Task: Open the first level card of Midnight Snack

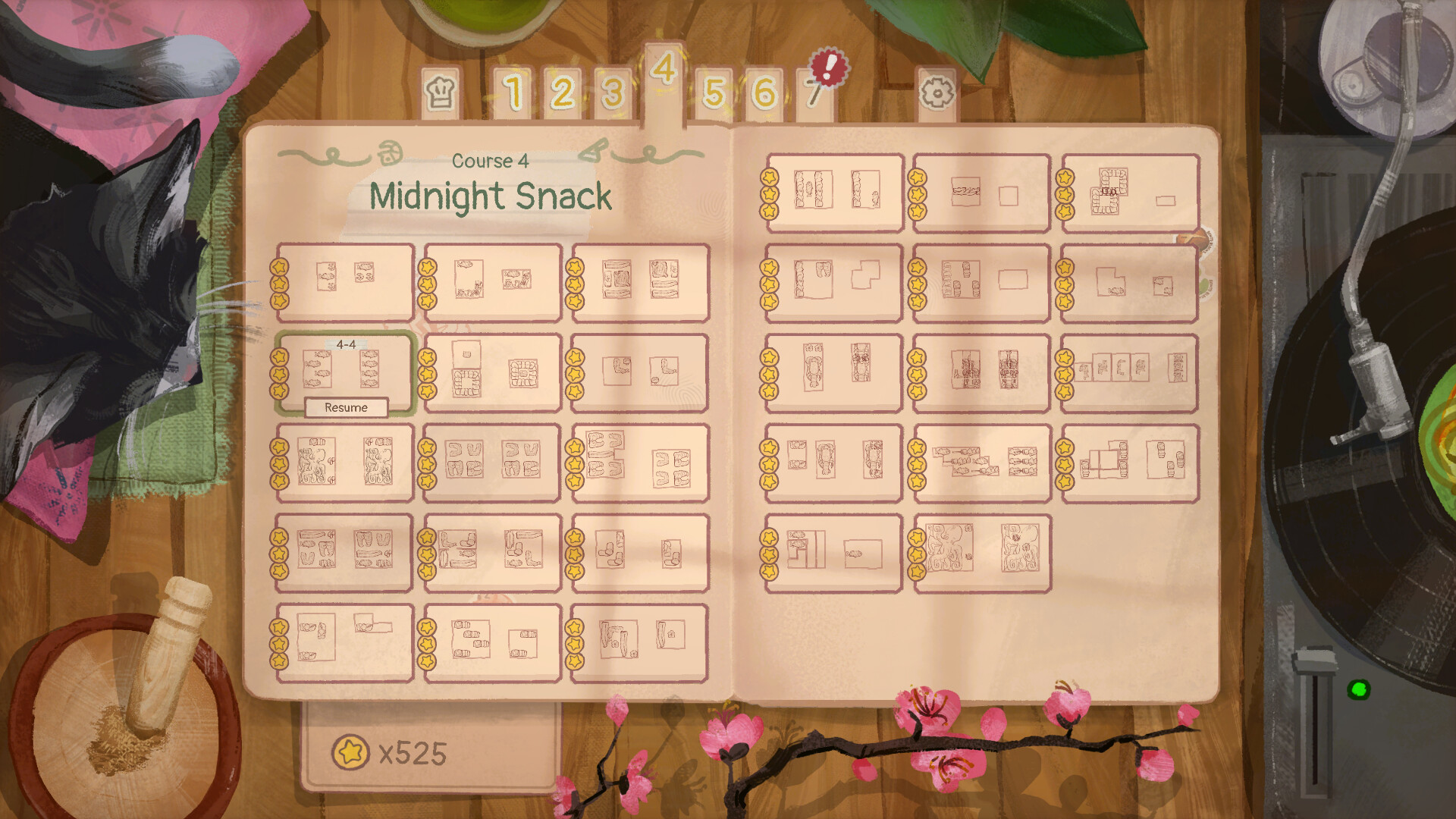Action: point(345,281)
